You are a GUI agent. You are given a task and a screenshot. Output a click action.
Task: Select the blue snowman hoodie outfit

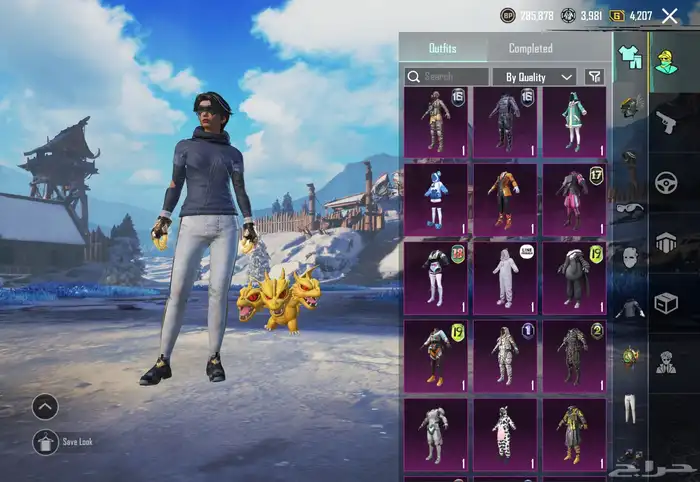tap(435, 198)
